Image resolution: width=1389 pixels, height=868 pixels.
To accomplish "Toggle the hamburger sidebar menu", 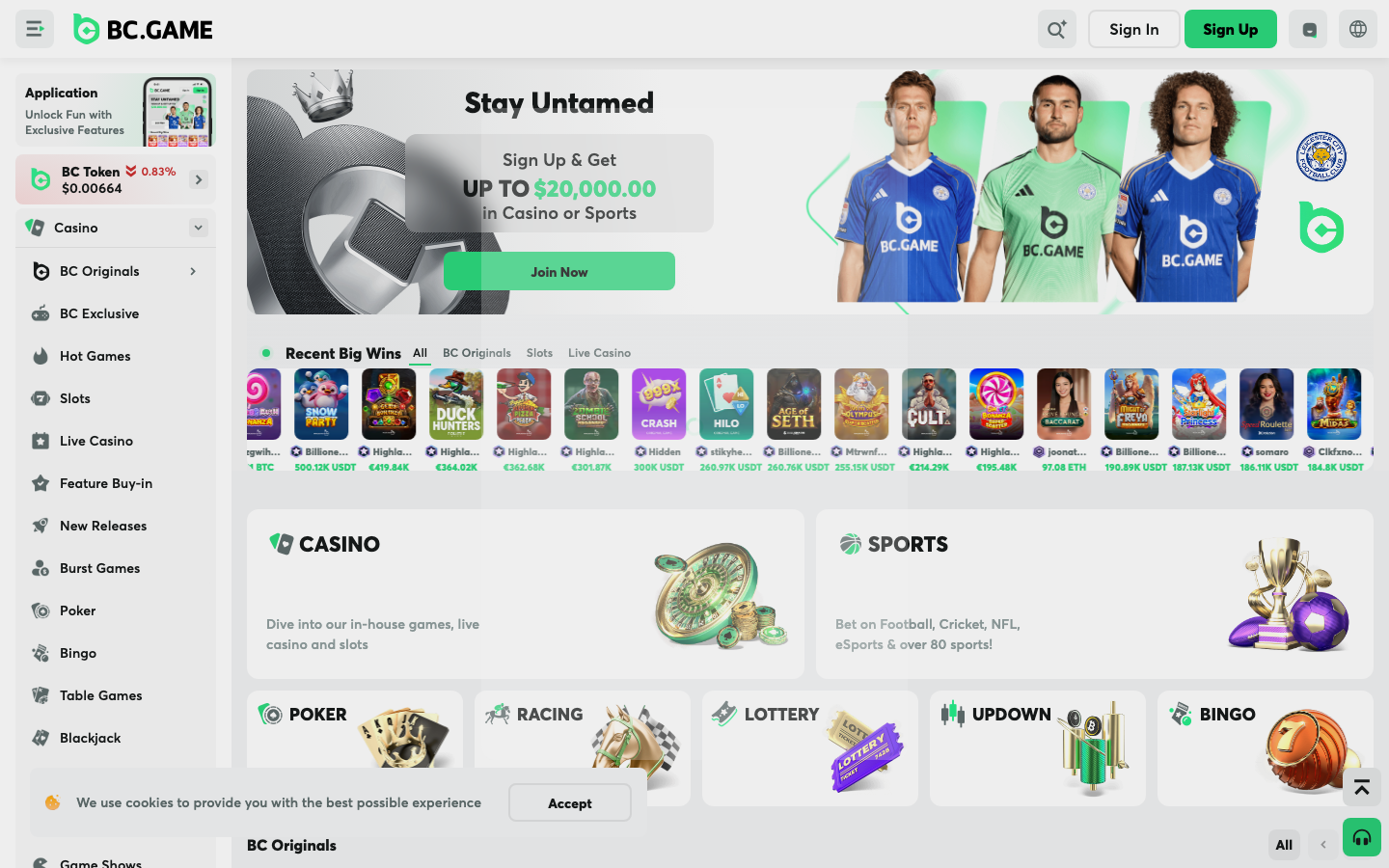I will point(35,29).
